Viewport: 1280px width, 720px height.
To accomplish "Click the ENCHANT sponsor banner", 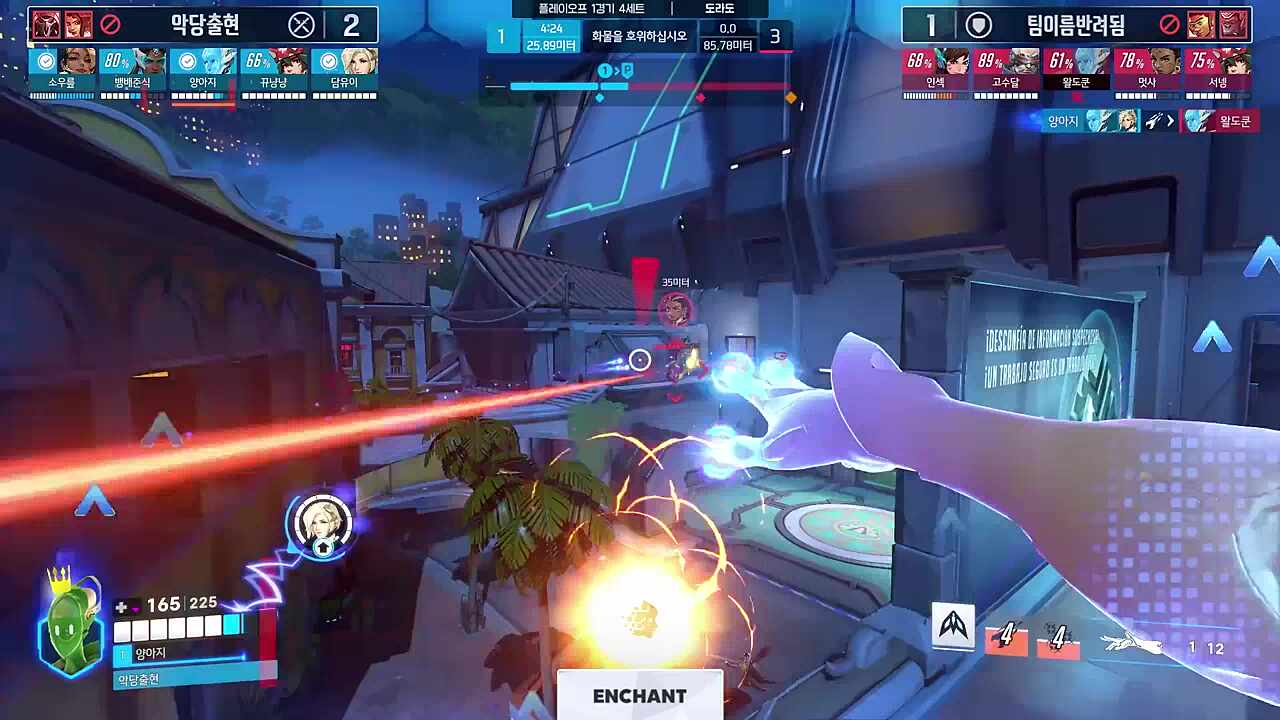I will [x=640, y=696].
